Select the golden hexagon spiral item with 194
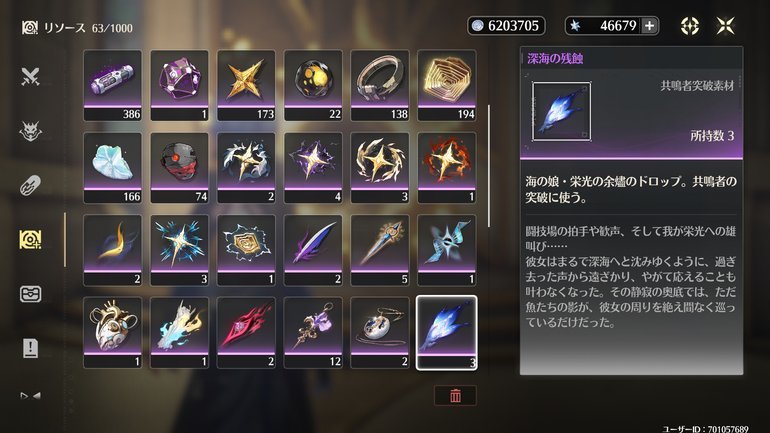The height and width of the screenshot is (433, 770). (x=446, y=84)
